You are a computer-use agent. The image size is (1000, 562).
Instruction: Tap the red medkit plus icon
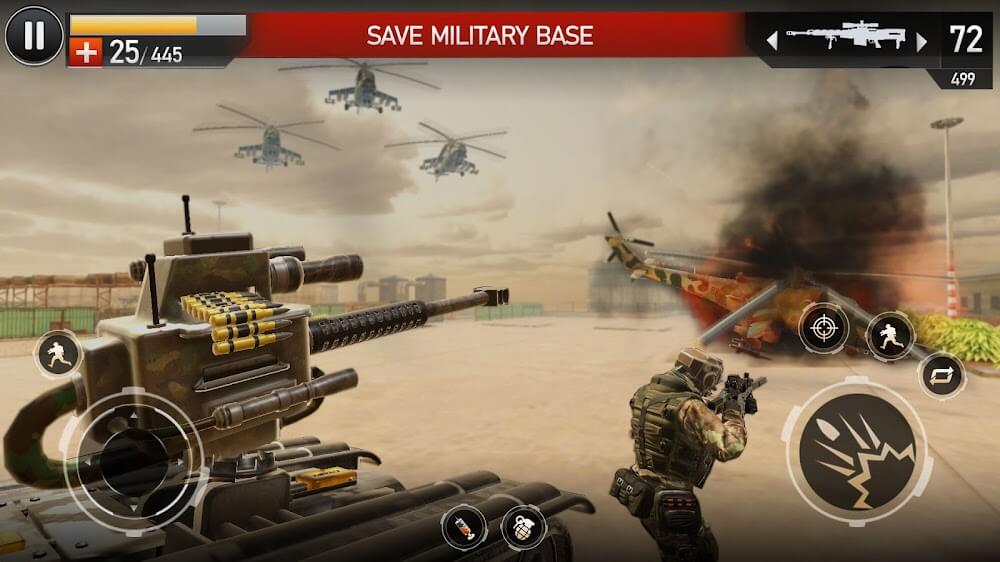[87, 53]
